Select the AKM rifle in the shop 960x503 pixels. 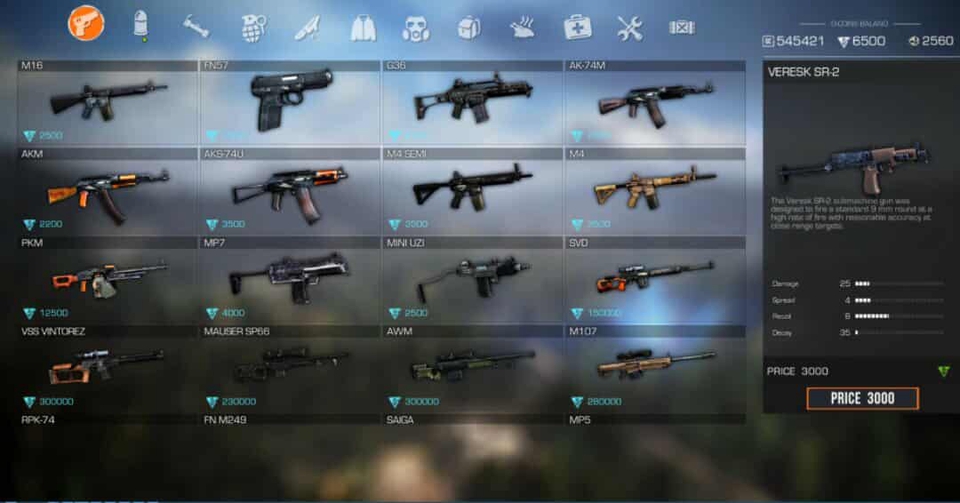[x=108, y=191]
